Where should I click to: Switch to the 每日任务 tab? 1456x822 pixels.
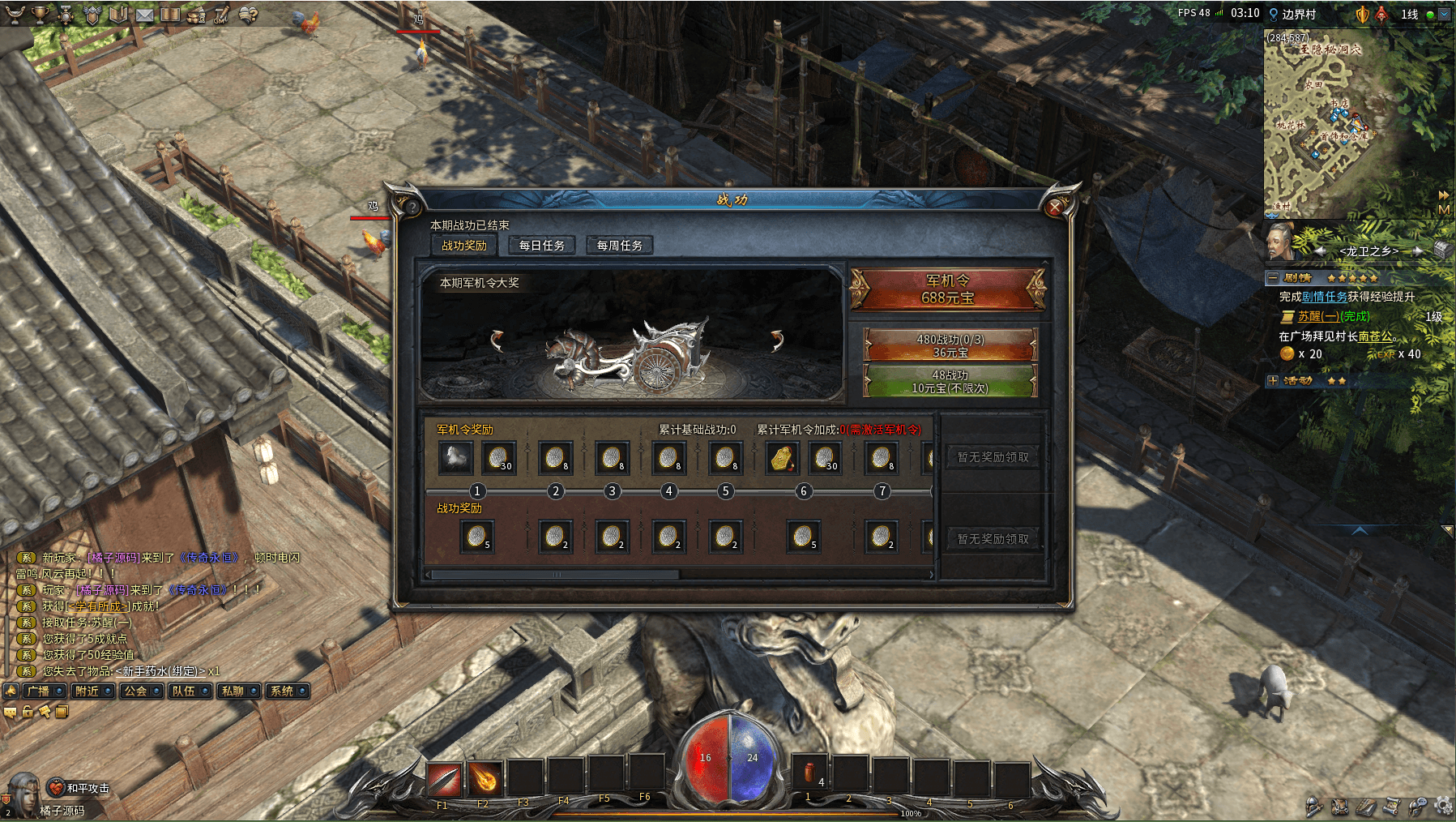pyautogui.click(x=541, y=246)
